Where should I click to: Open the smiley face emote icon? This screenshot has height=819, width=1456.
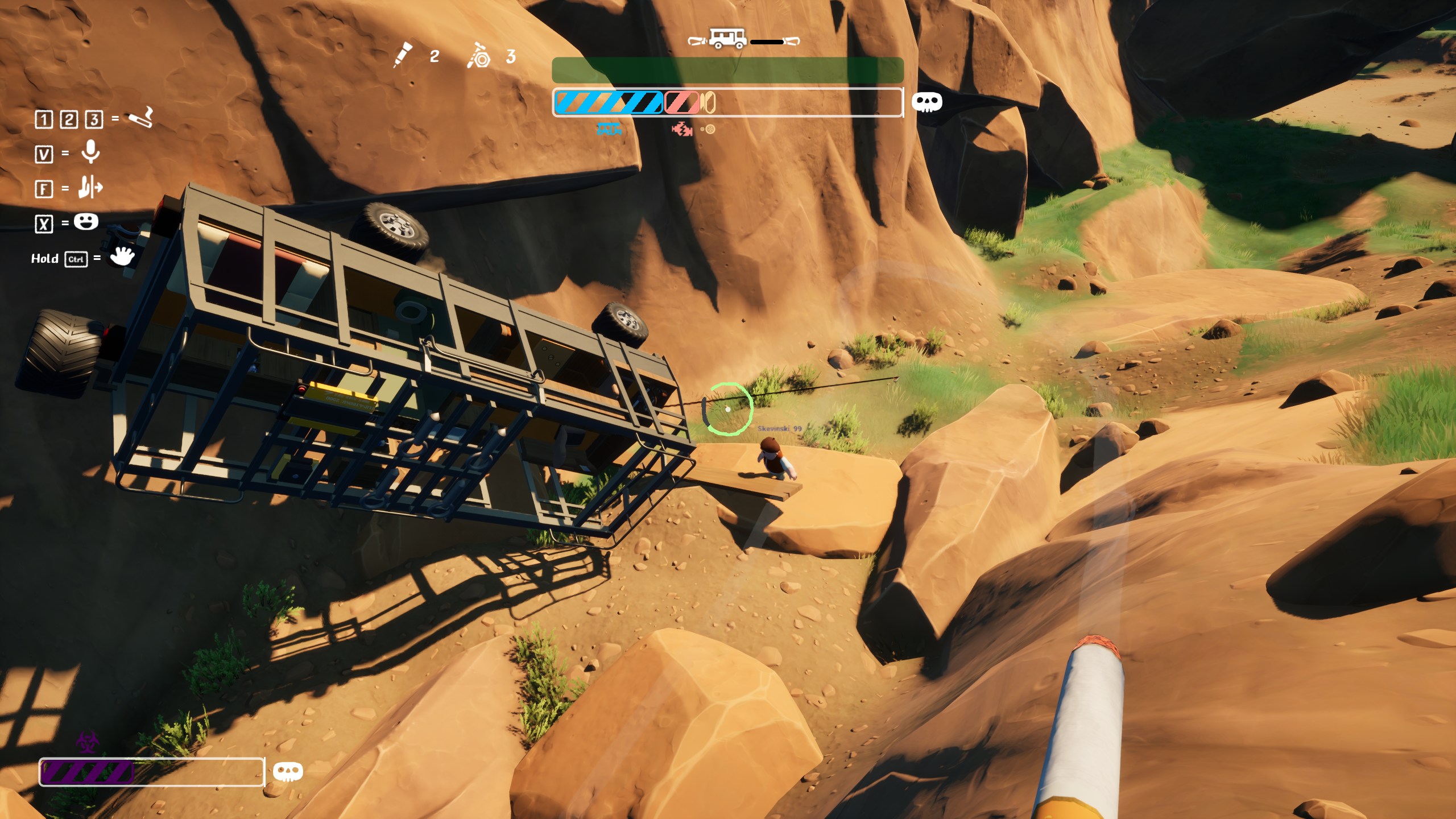click(x=86, y=221)
